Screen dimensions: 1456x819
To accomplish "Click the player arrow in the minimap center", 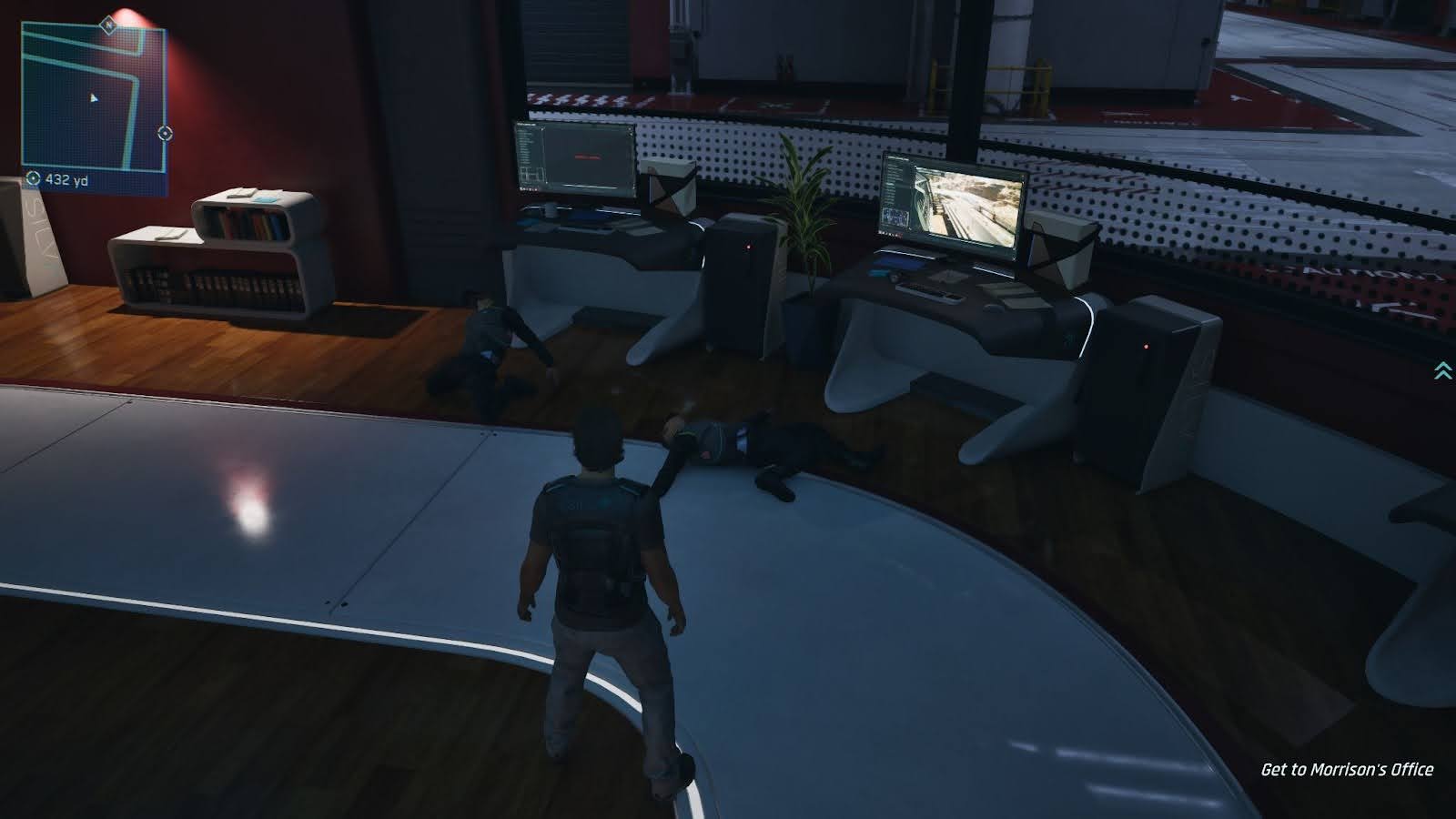I will [x=94, y=98].
